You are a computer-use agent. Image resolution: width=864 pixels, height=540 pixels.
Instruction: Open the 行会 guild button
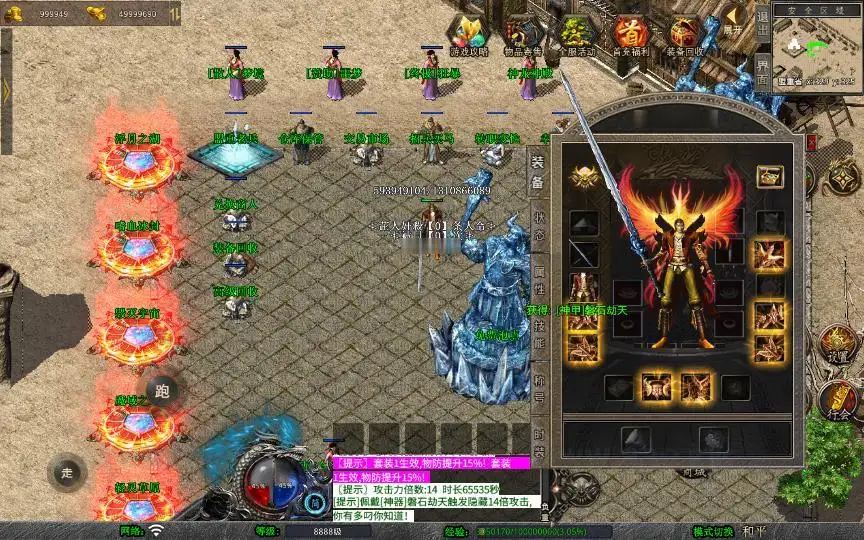coord(839,403)
